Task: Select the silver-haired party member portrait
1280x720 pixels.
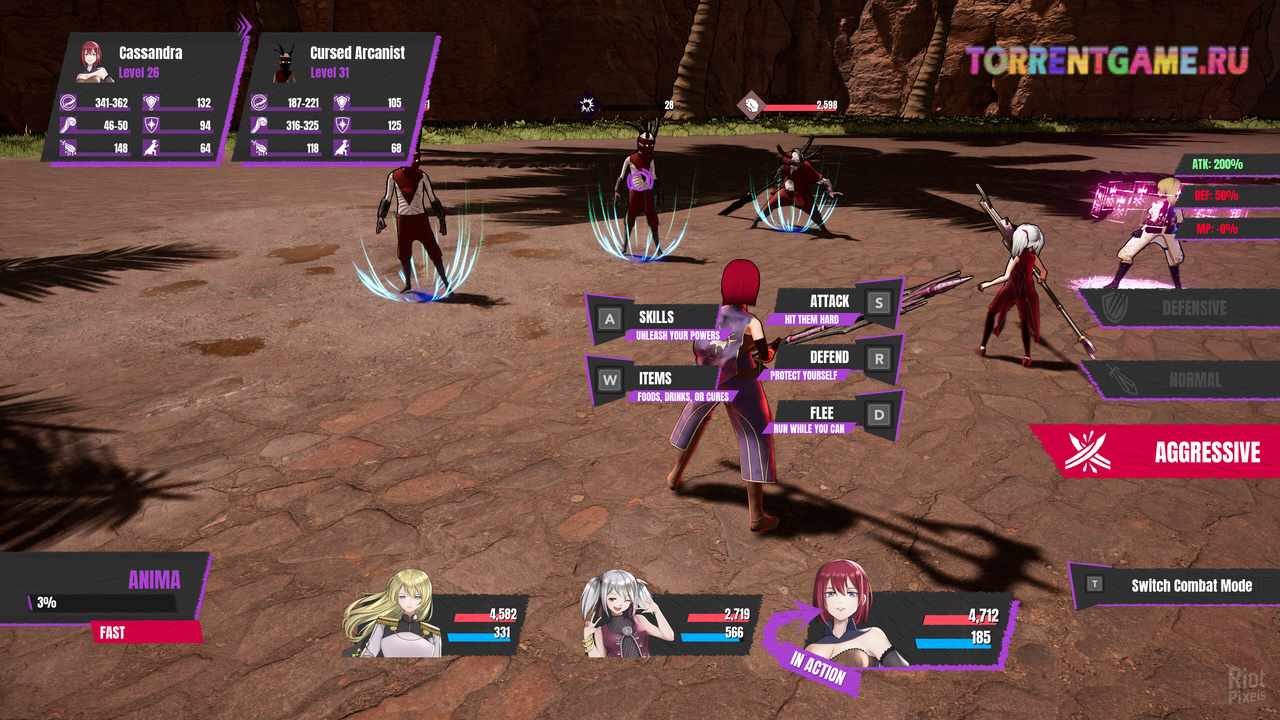Action: tap(622, 614)
